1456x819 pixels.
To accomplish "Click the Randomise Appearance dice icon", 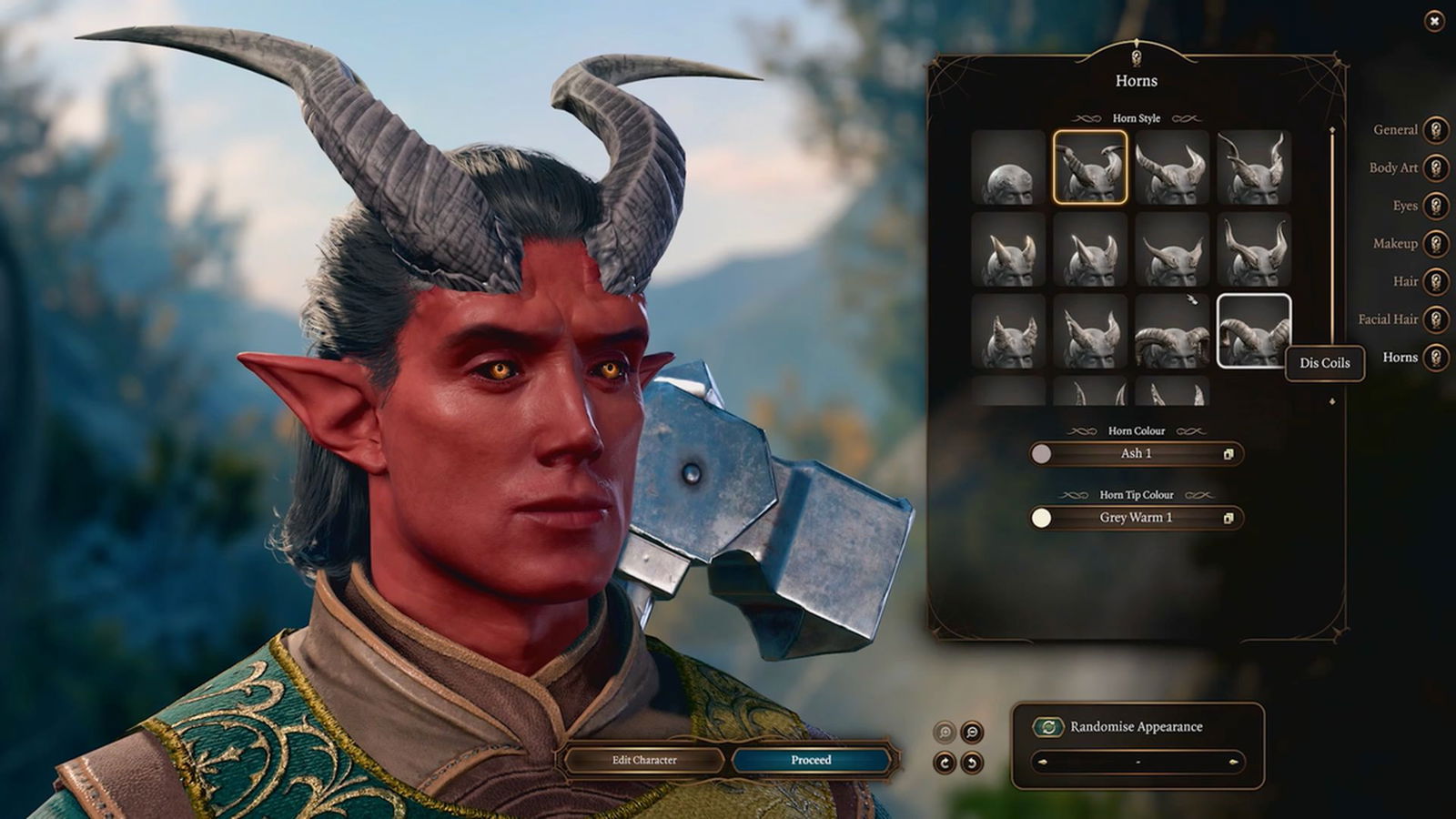I will click(x=1046, y=726).
